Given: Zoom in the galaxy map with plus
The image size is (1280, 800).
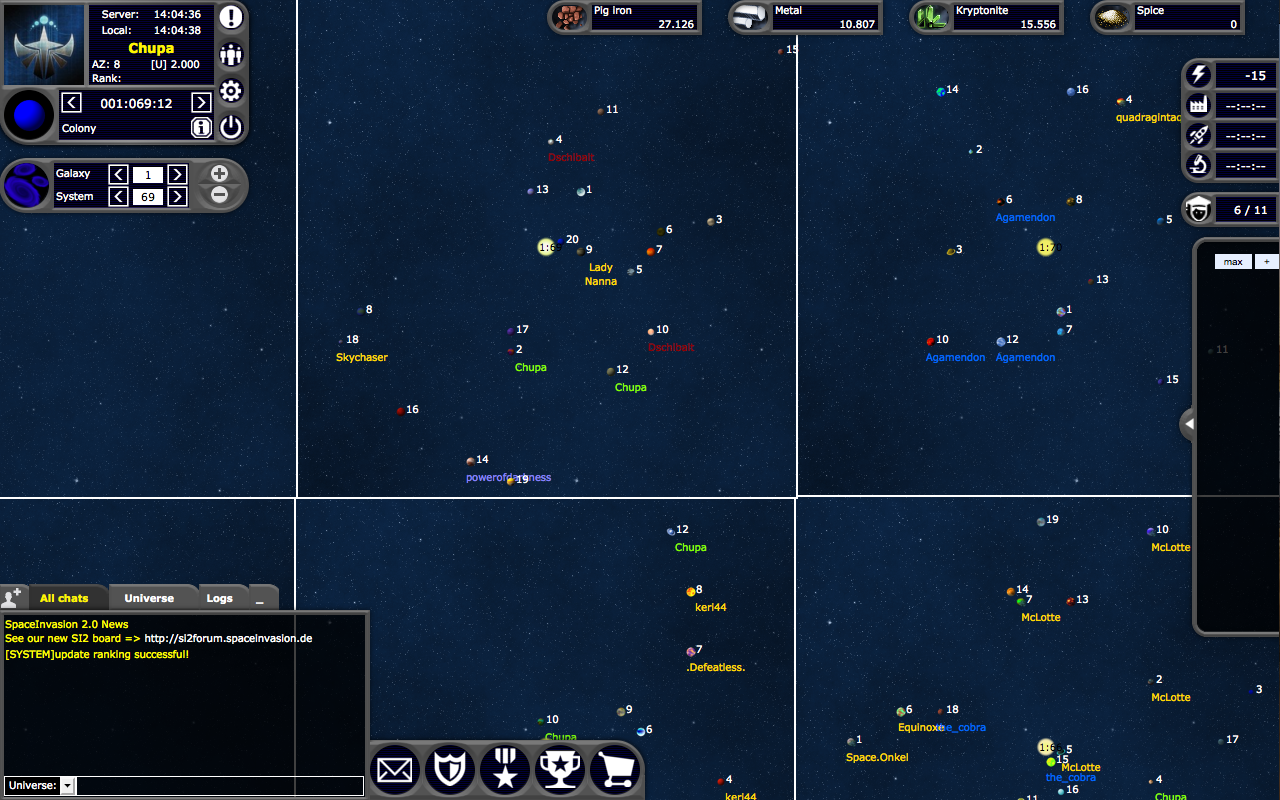Looking at the screenshot, I should (x=220, y=174).
